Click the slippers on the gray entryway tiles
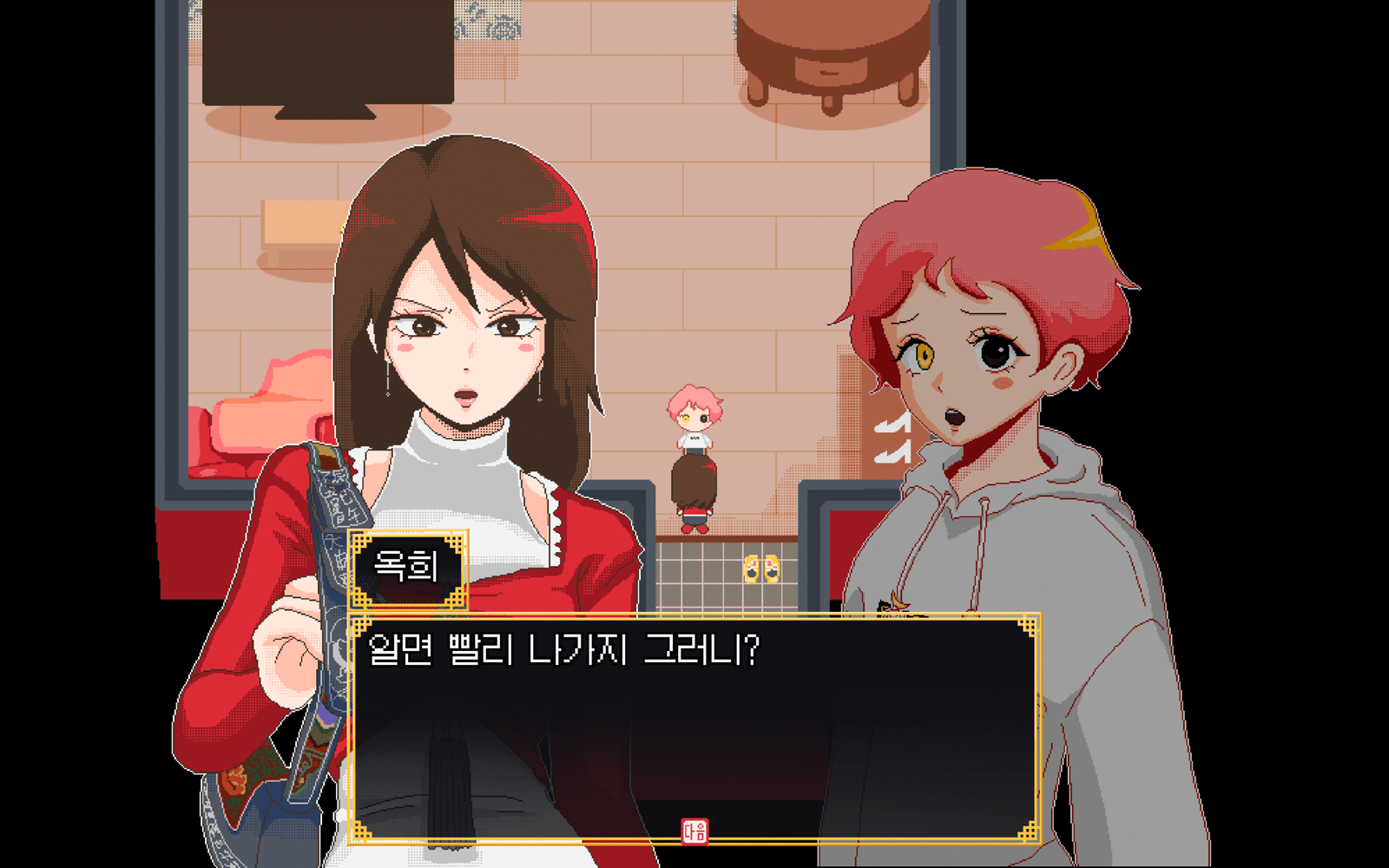 (x=761, y=569)
